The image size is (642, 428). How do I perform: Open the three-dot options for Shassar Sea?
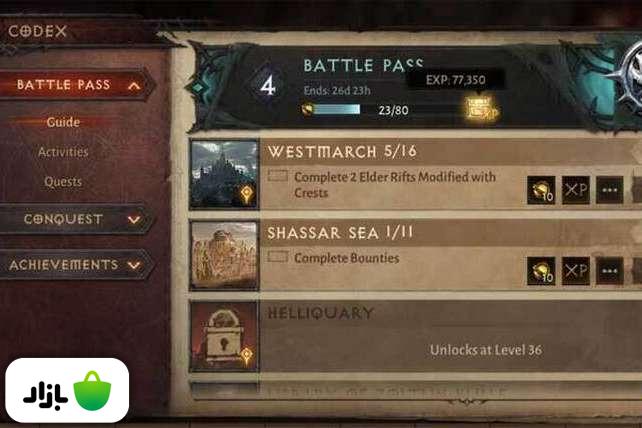(x=609, y=270)
